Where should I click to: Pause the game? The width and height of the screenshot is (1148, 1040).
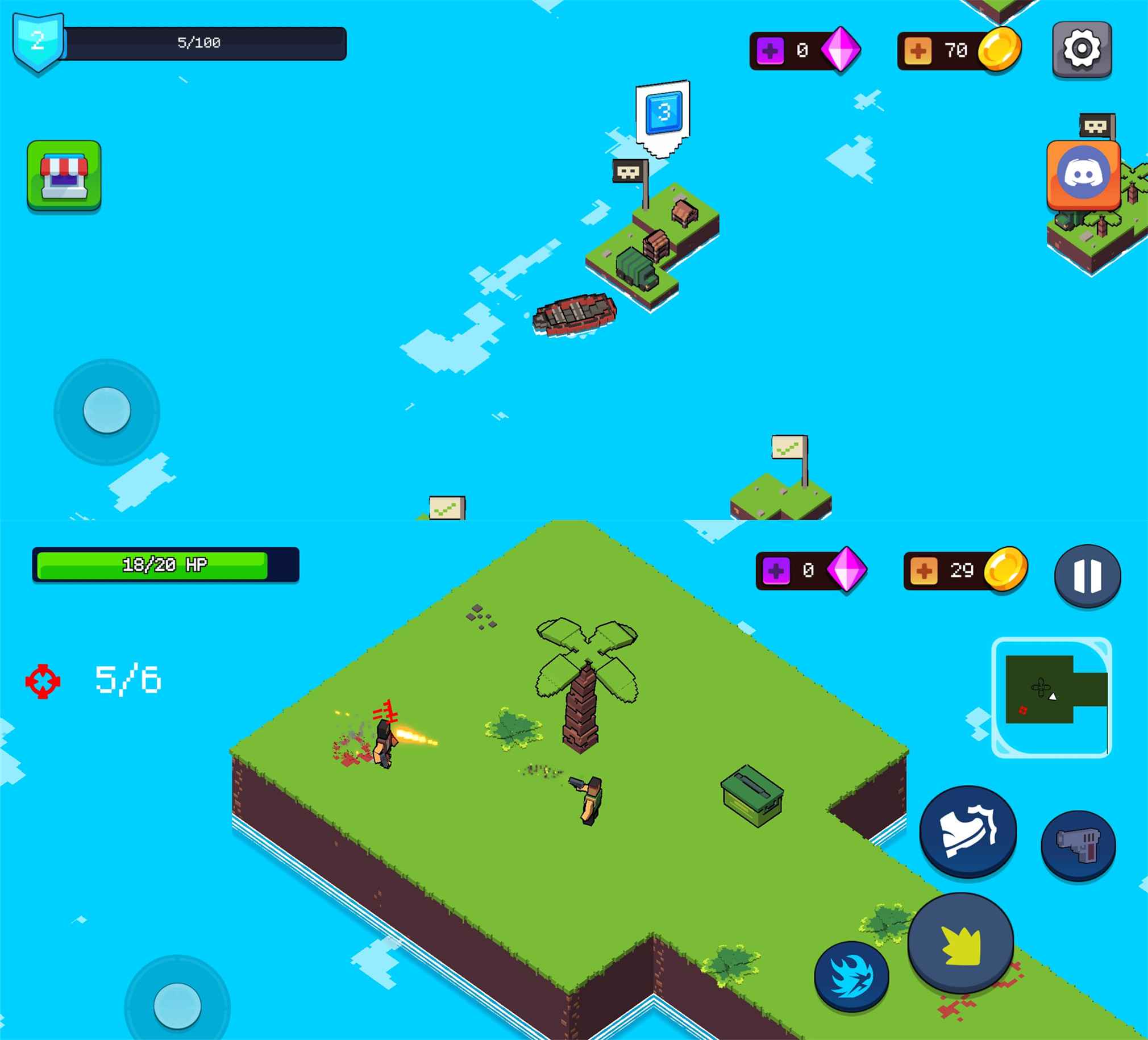point(1087,575)
